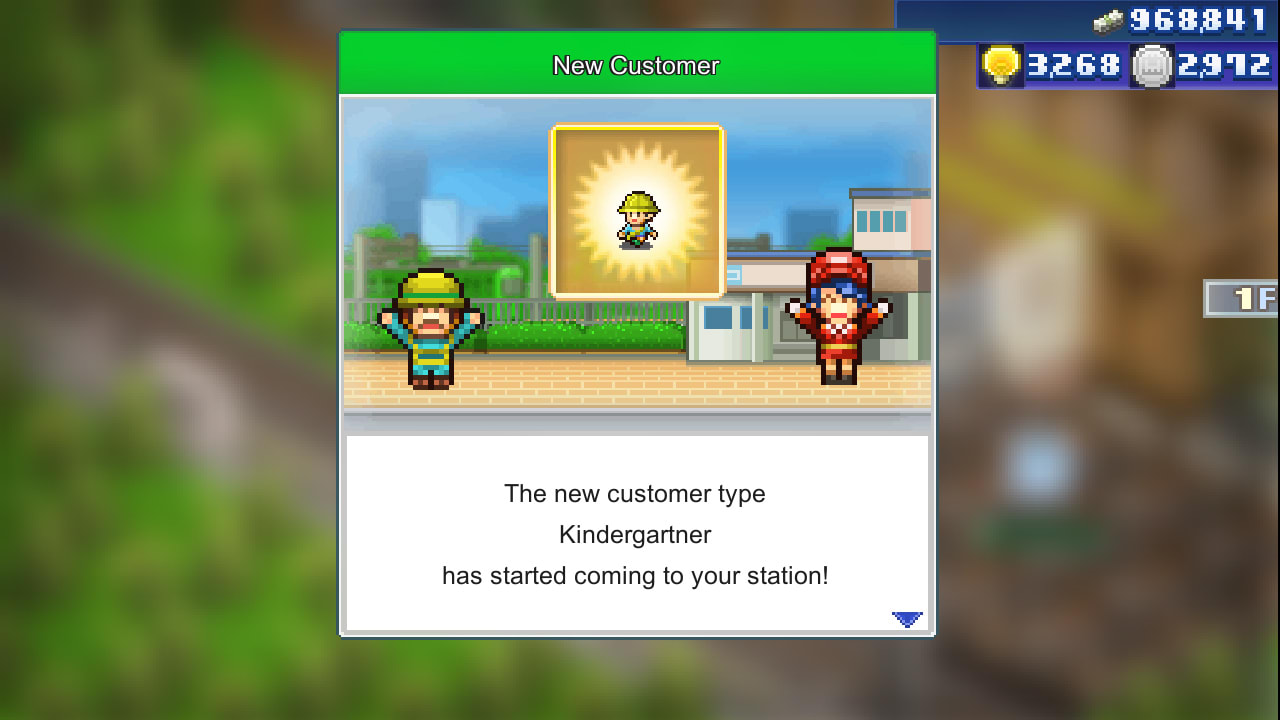Expand the 1F floor indicator tab

1243,299
